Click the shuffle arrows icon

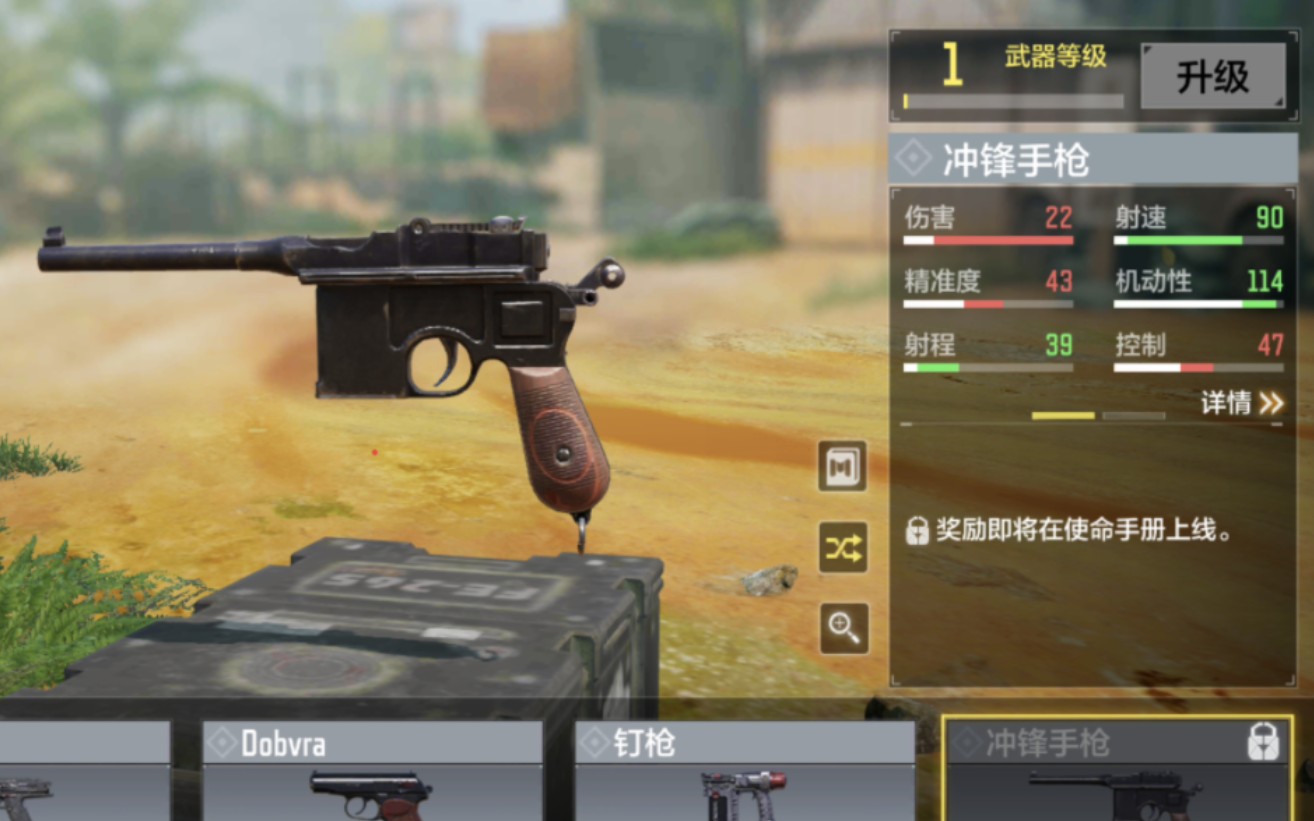point(842,547)
